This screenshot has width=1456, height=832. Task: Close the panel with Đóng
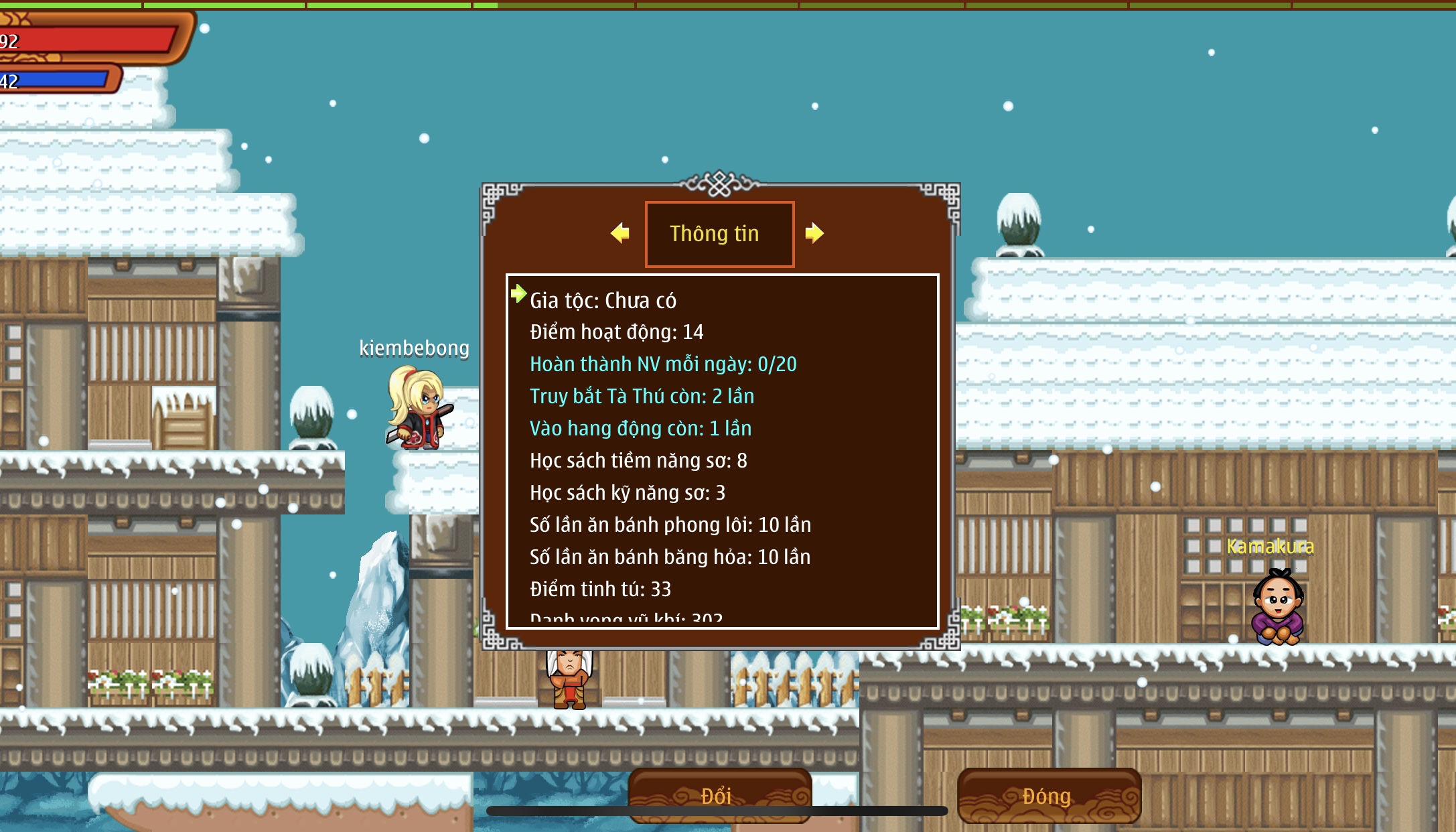1049,795
